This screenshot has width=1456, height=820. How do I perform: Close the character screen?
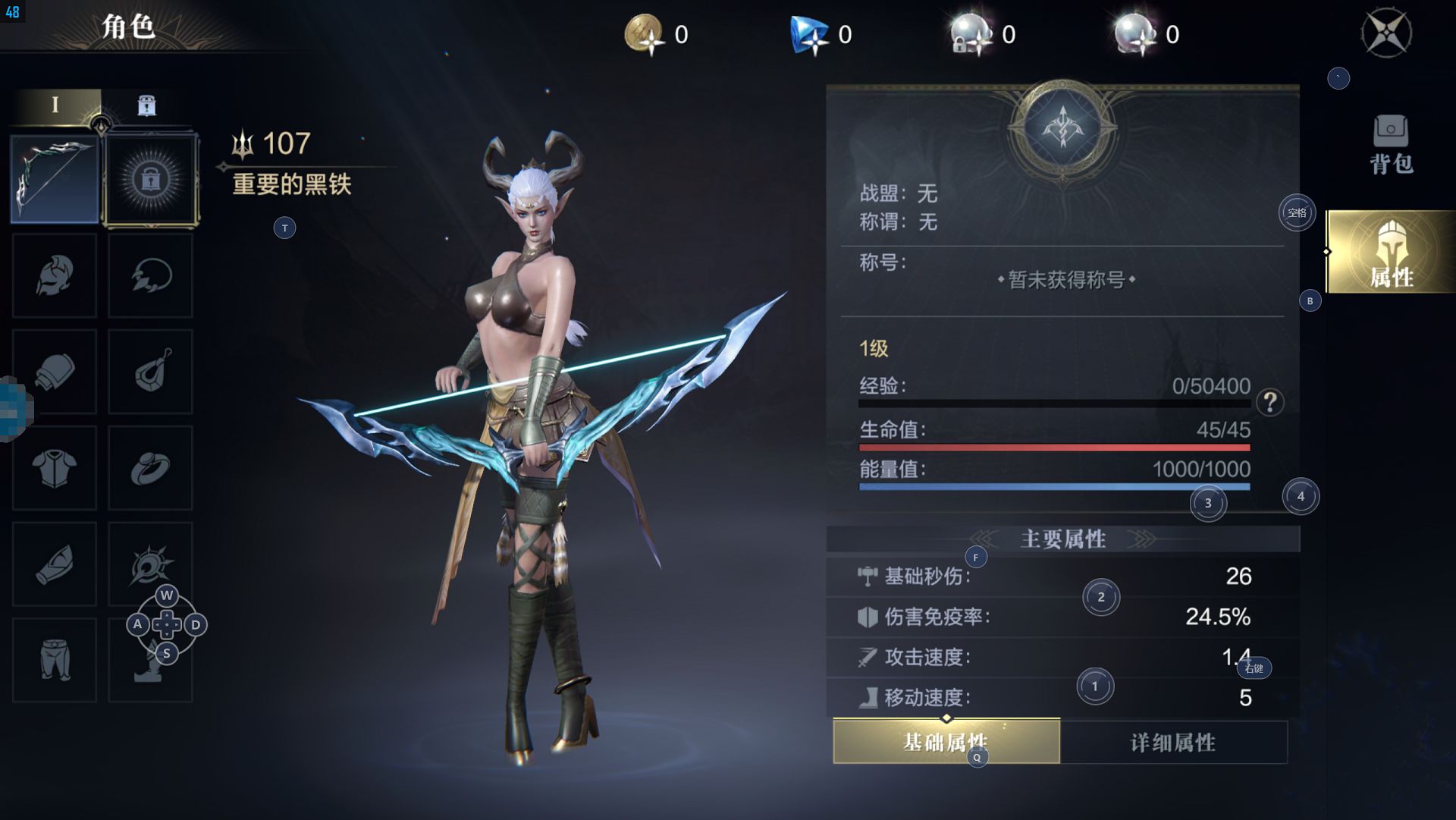(x=1386, y=33)
